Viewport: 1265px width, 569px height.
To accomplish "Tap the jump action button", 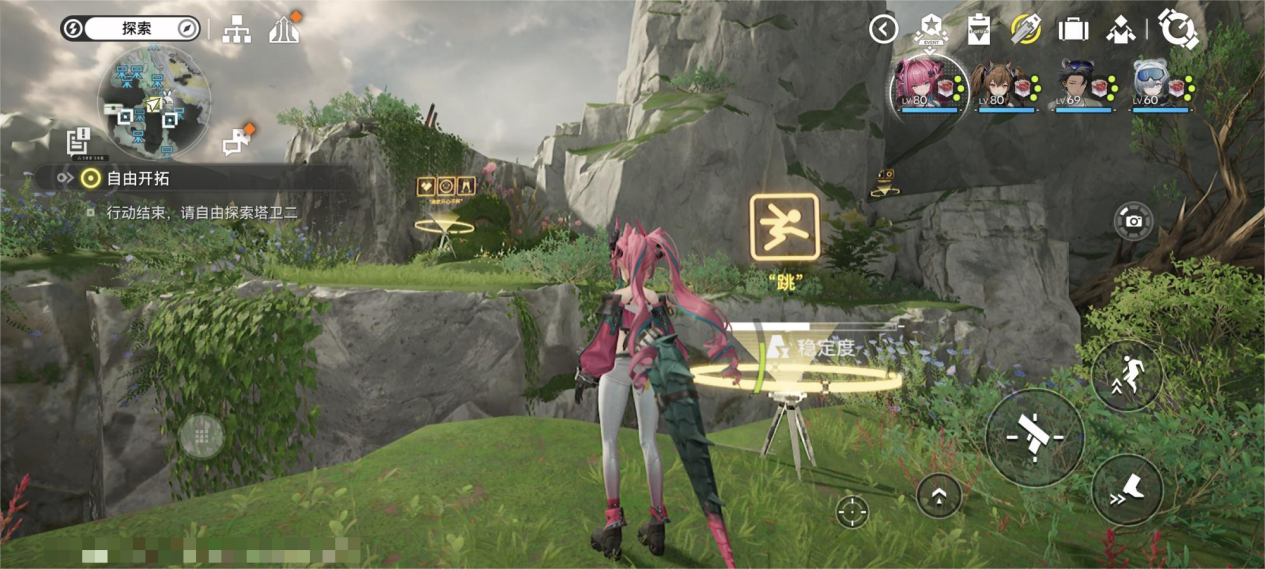I will 1128,375.
